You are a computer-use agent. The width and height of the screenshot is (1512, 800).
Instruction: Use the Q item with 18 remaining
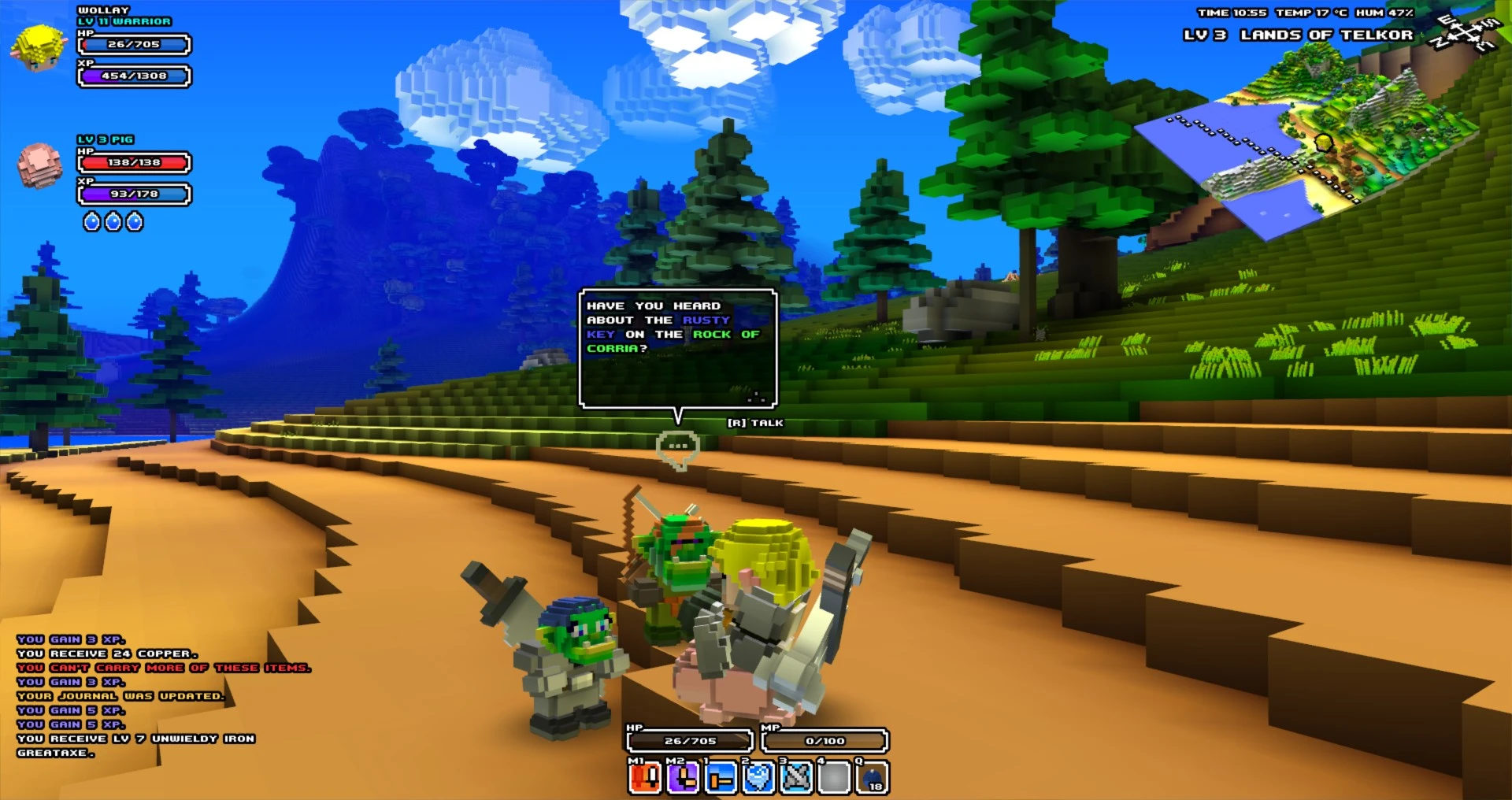click(x=870, y=780)
